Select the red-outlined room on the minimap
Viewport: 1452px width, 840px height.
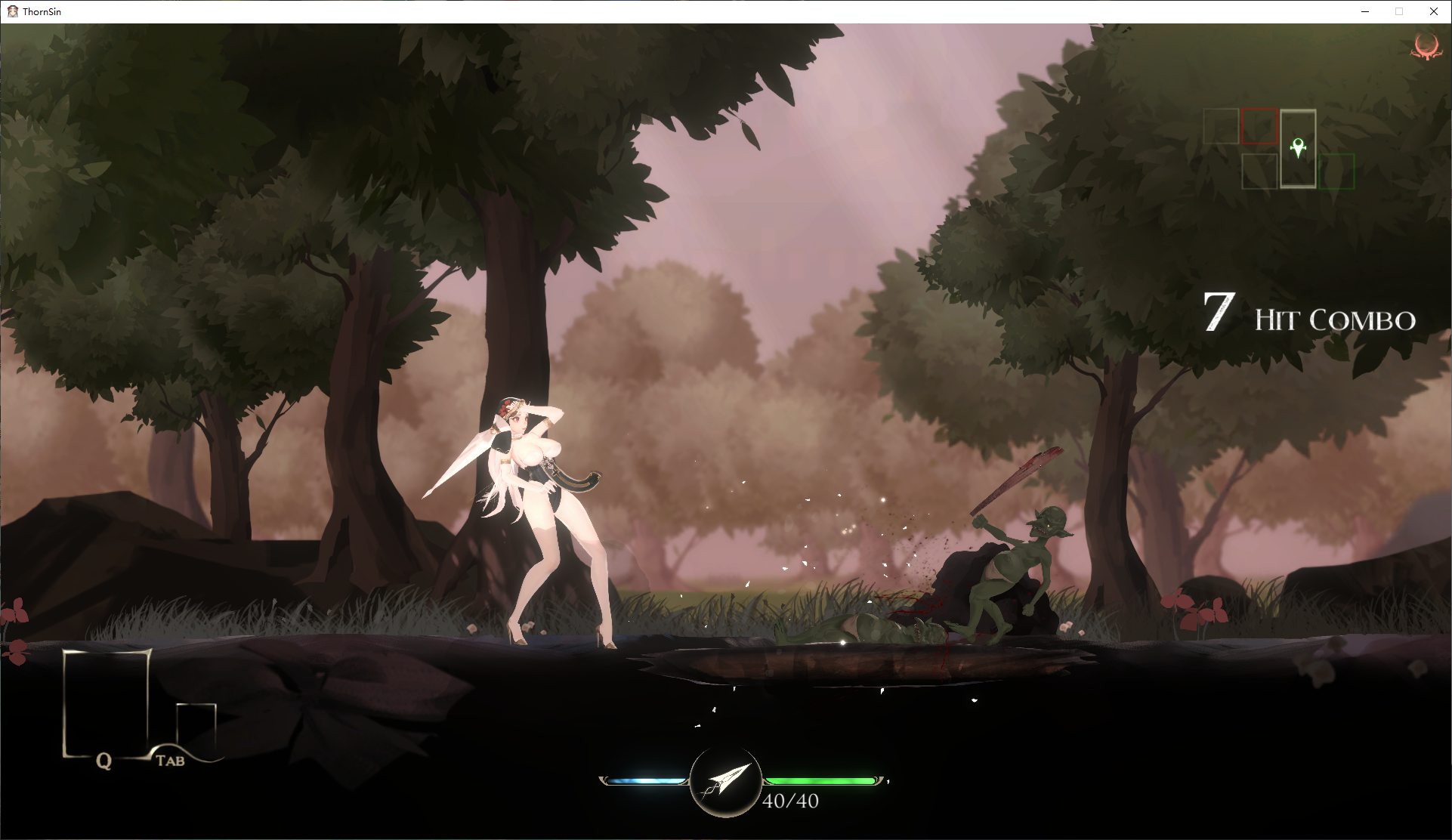[1259, 125]
